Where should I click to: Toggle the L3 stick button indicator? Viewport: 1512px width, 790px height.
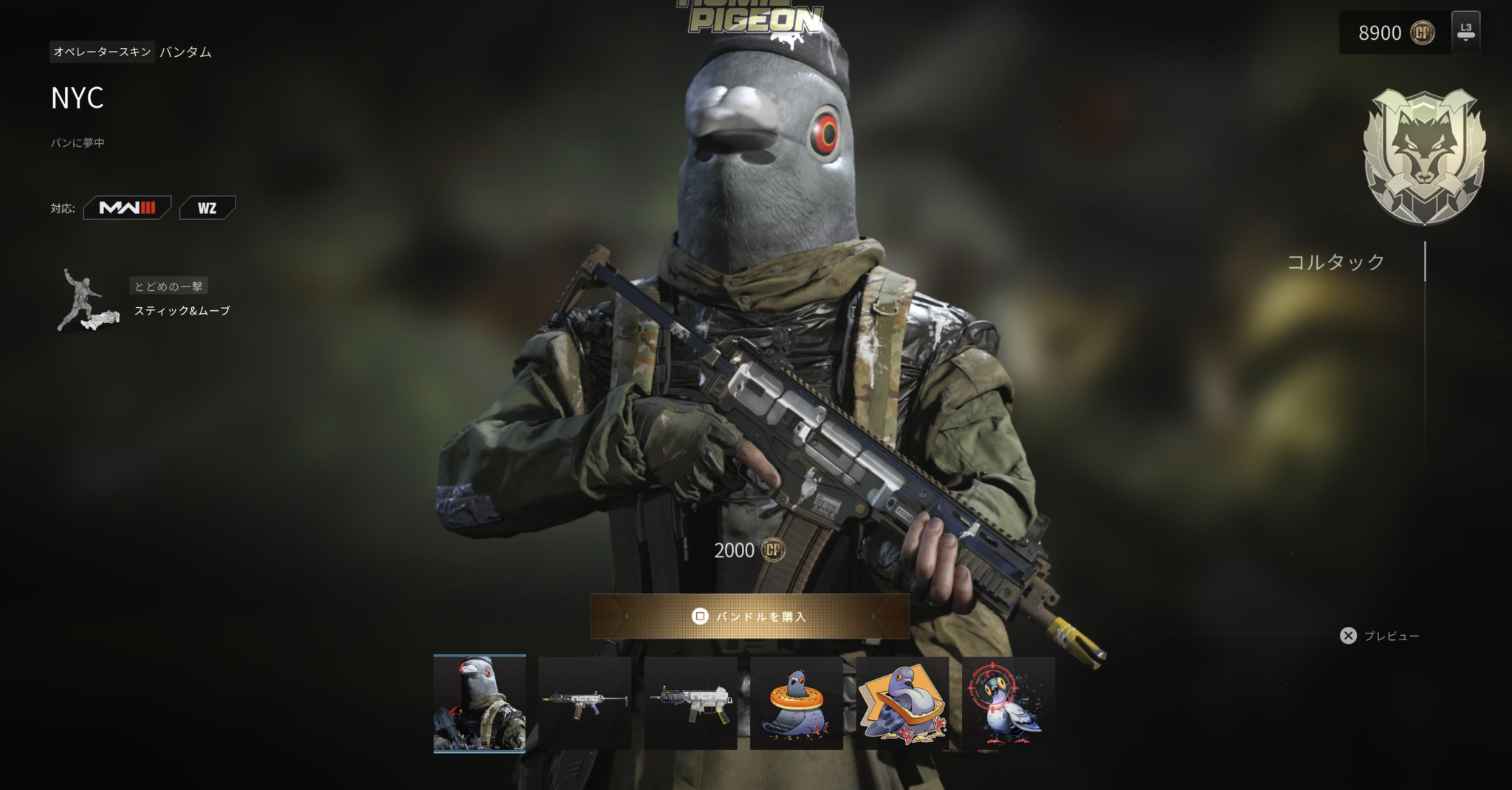[1465, 32]
